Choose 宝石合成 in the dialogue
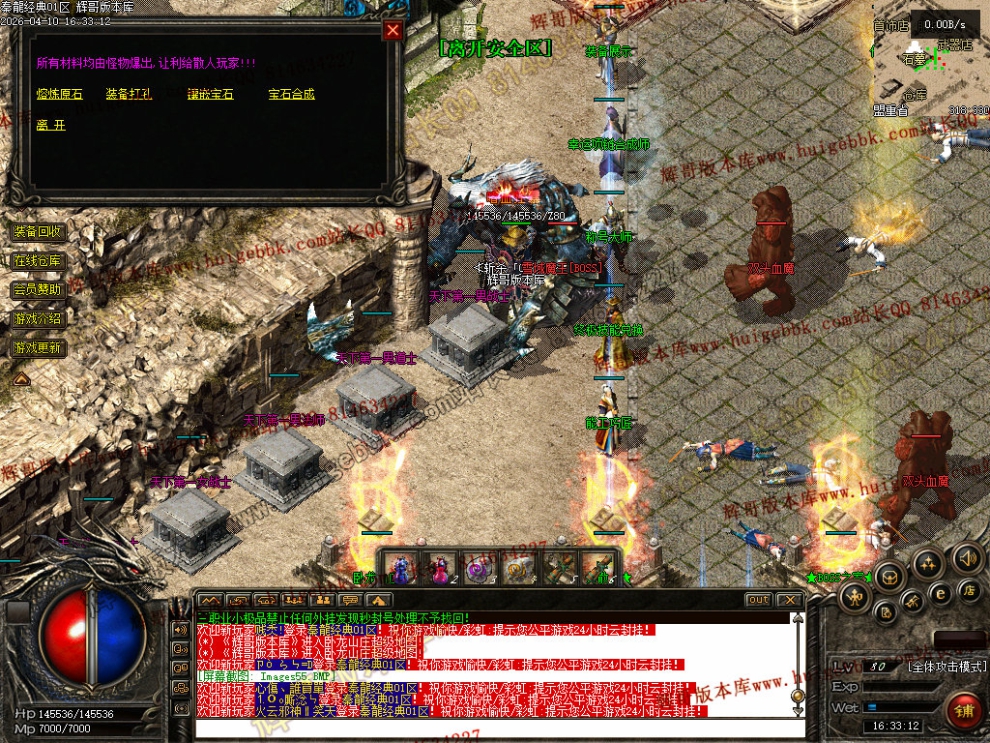990x743 pixels. (x=291, y=94)
